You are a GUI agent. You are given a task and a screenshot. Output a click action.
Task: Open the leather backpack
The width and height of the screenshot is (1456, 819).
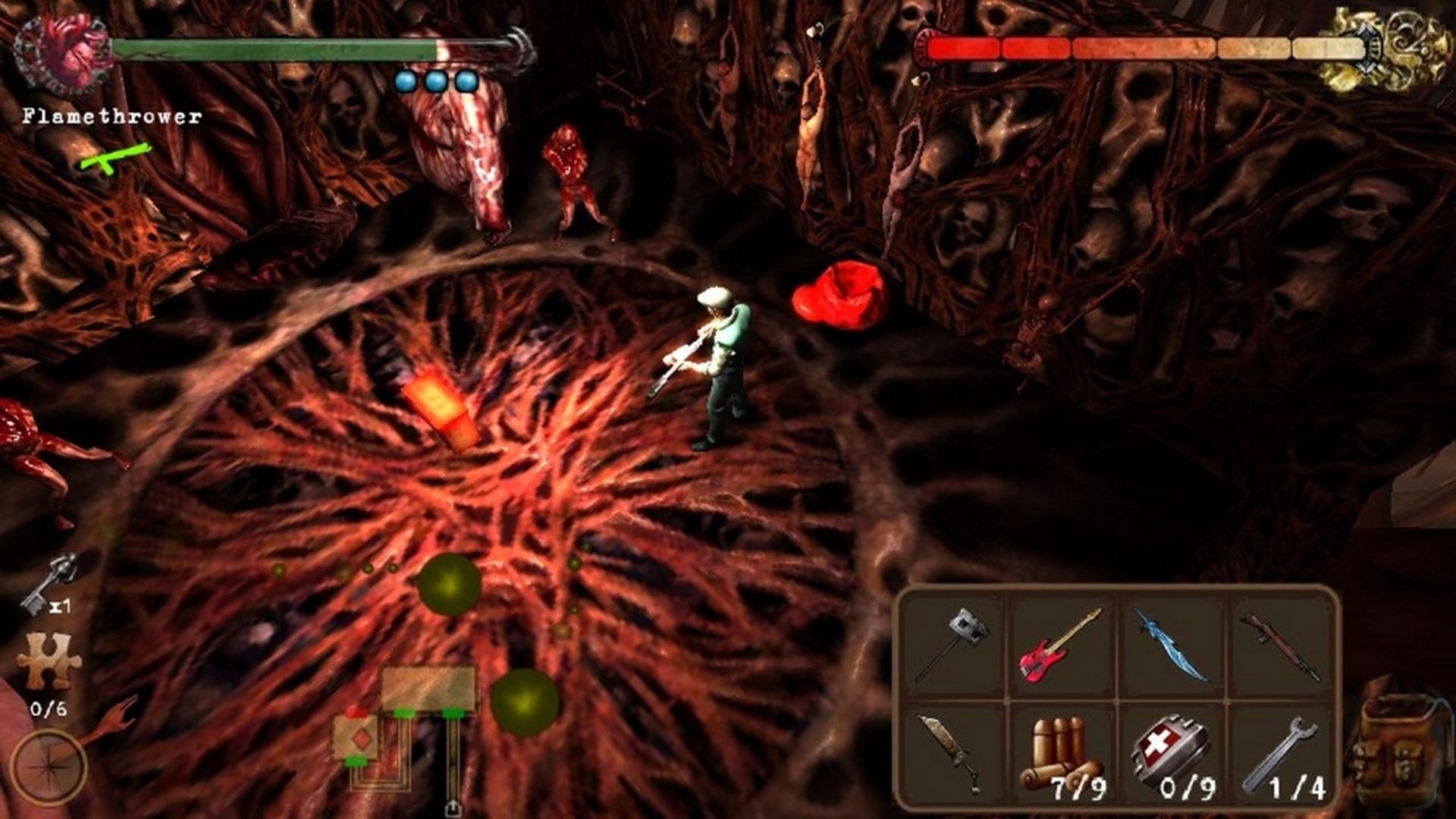click(1400, 747)
